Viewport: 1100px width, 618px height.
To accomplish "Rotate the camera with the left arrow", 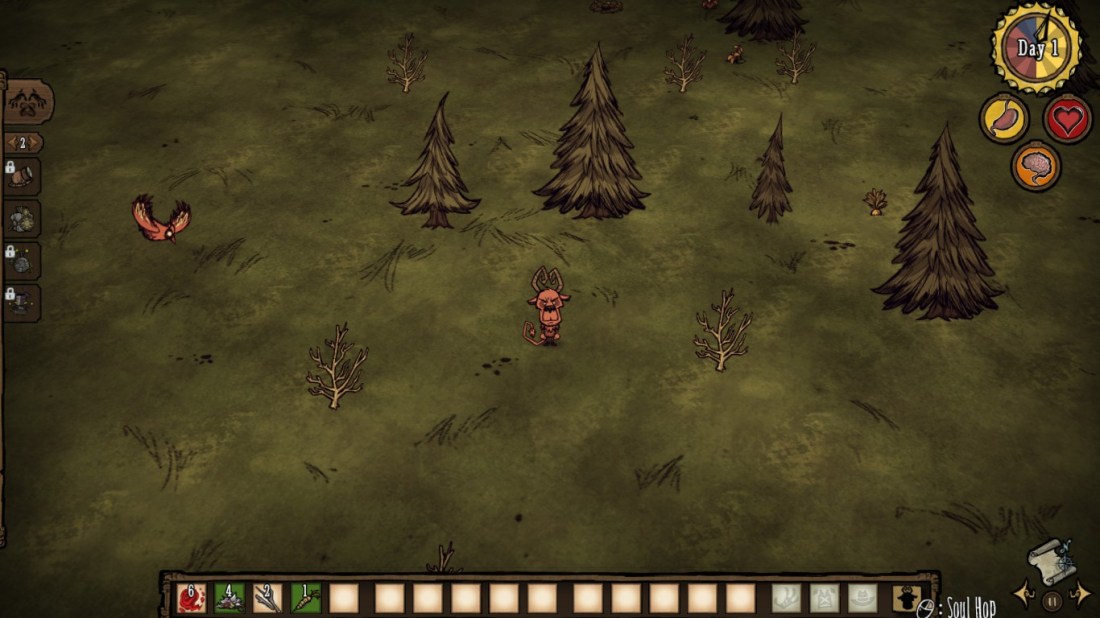I will click(x=1023, y=594).
